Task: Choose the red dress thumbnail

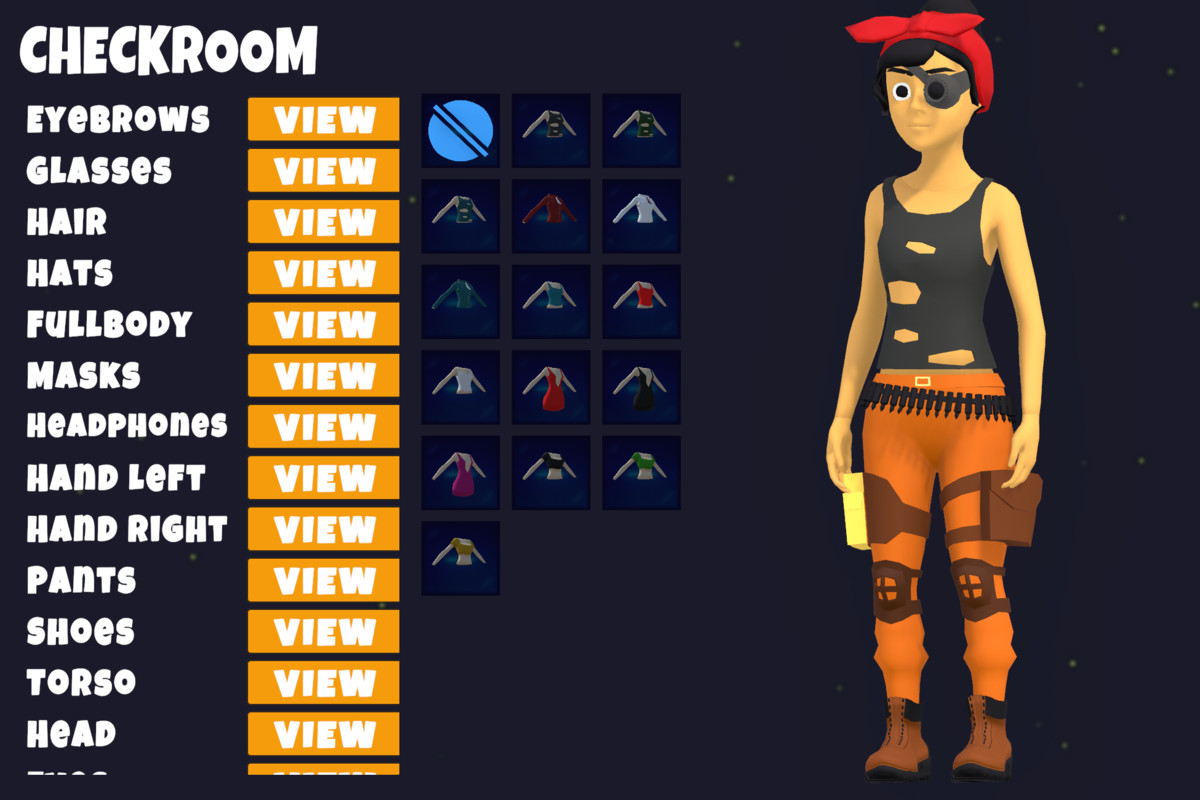Action: click(x=551, y=387)
